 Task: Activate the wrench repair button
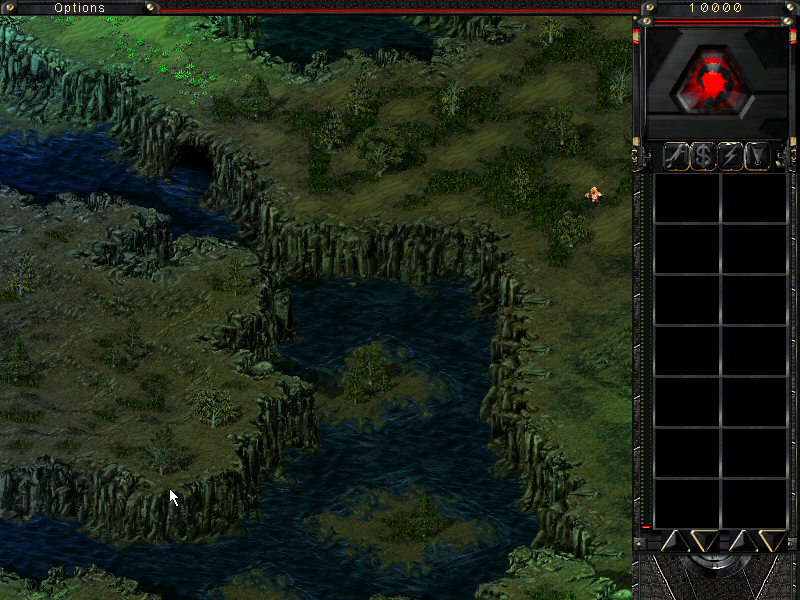click(x=677, y=156)
